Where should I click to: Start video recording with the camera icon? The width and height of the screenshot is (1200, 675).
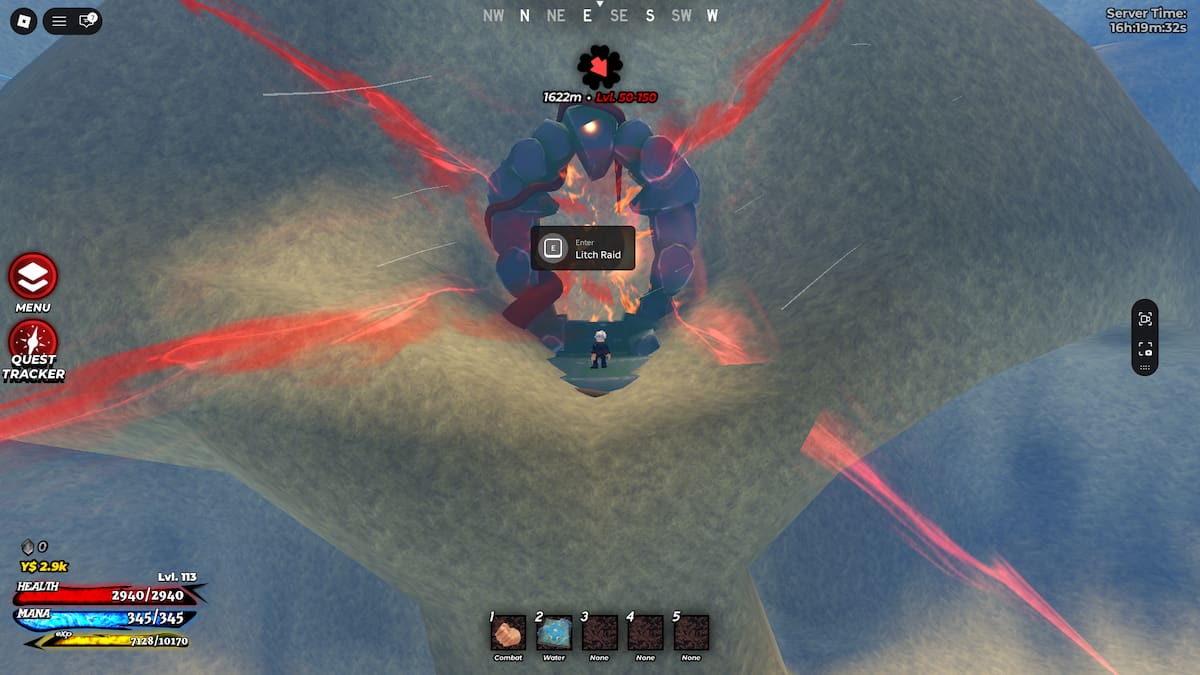click(x=1145, y=349)
